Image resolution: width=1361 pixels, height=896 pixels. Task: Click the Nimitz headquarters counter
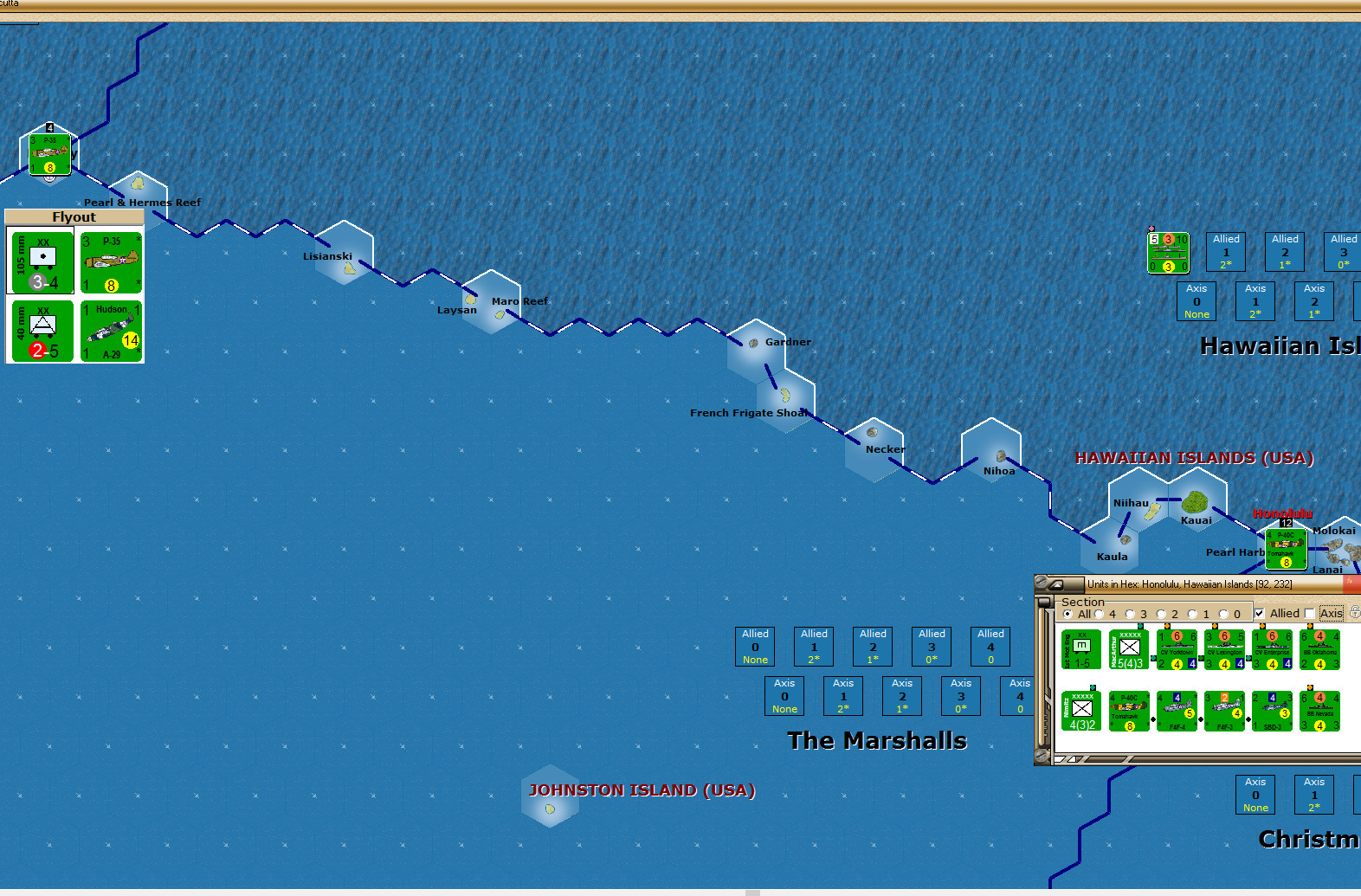[1081, 710]
